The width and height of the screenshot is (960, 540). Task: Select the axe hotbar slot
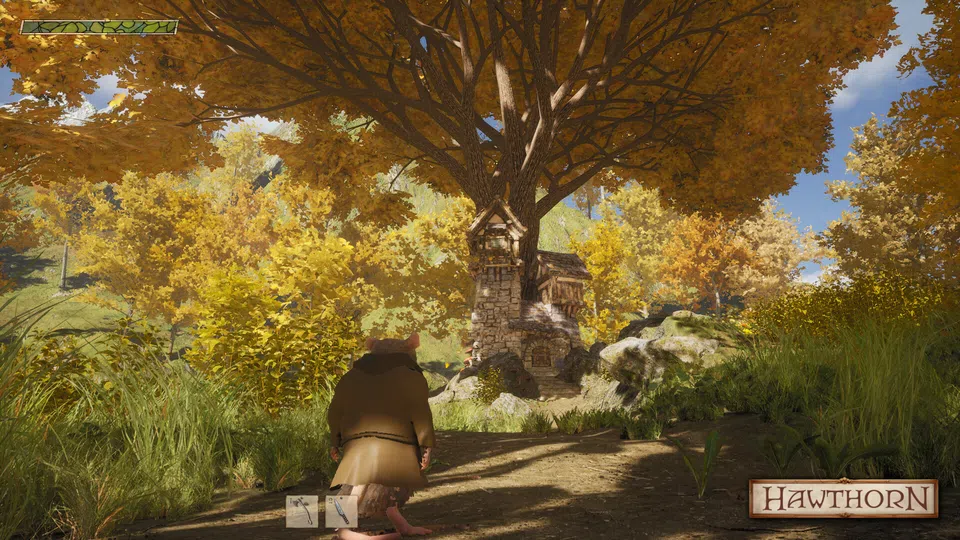[x=302, y=511]
